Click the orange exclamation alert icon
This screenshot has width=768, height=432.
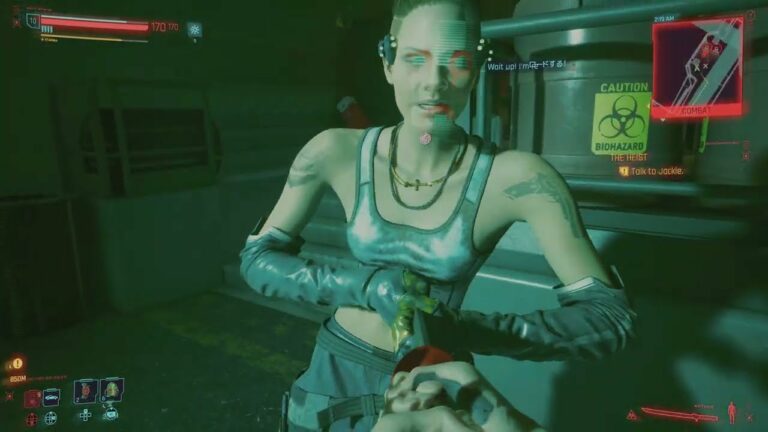(17, 364)
